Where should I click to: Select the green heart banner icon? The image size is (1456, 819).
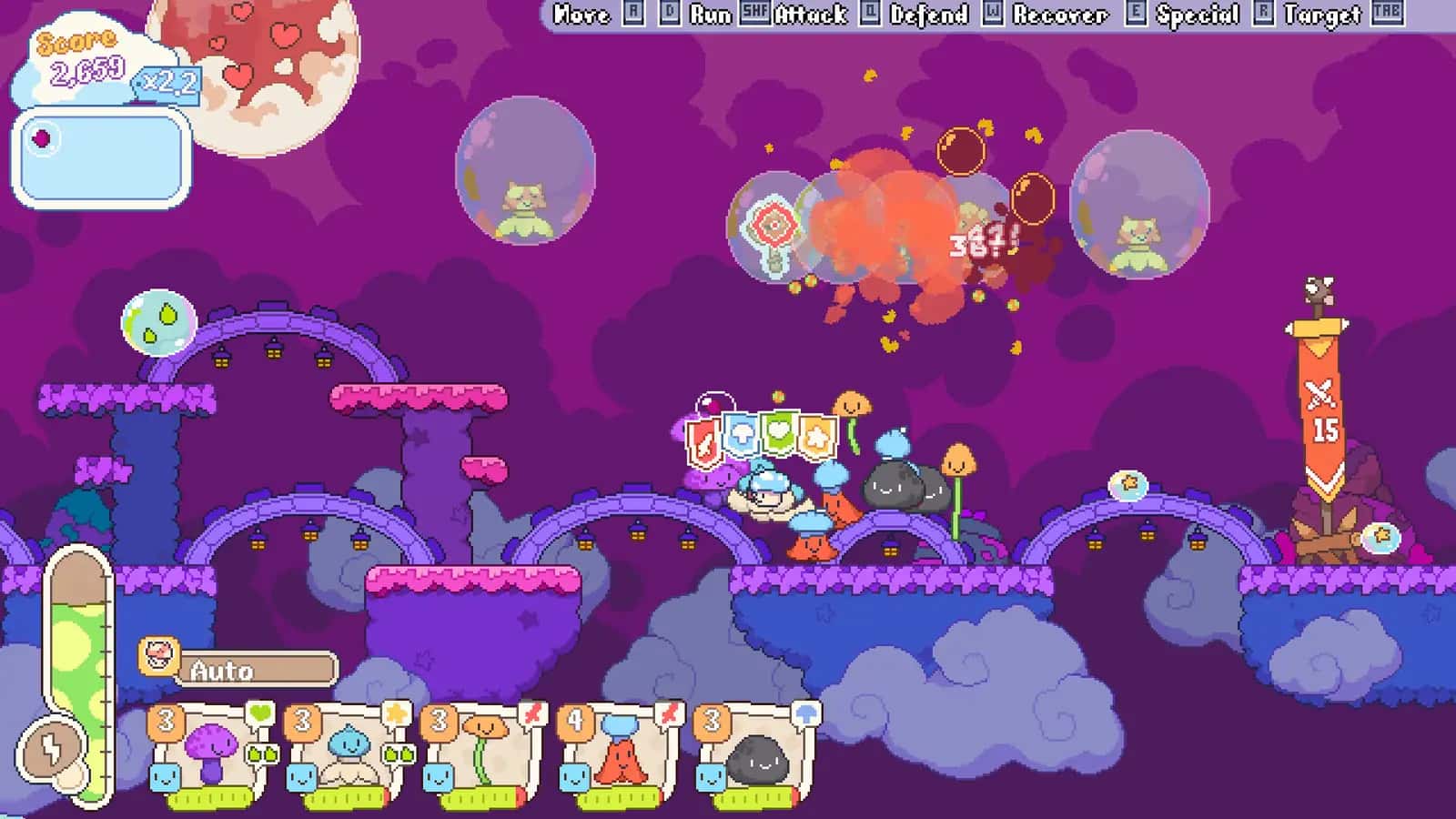(x=778, y=432)
